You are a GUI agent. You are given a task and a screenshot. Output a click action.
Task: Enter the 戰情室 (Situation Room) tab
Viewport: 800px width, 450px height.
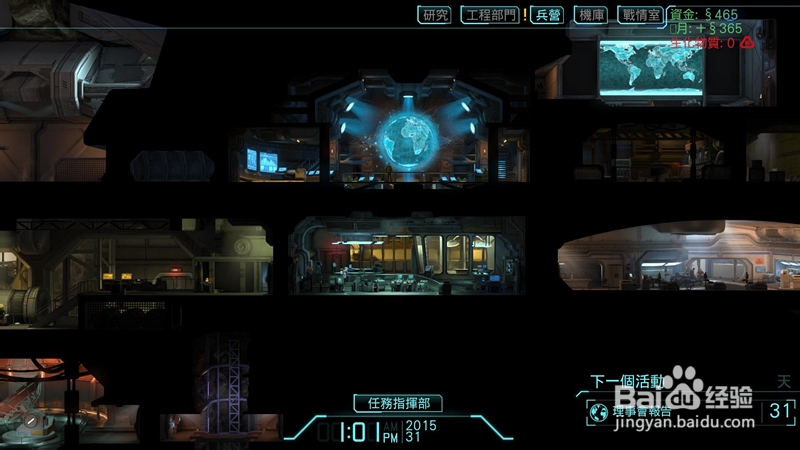point(641,15)
